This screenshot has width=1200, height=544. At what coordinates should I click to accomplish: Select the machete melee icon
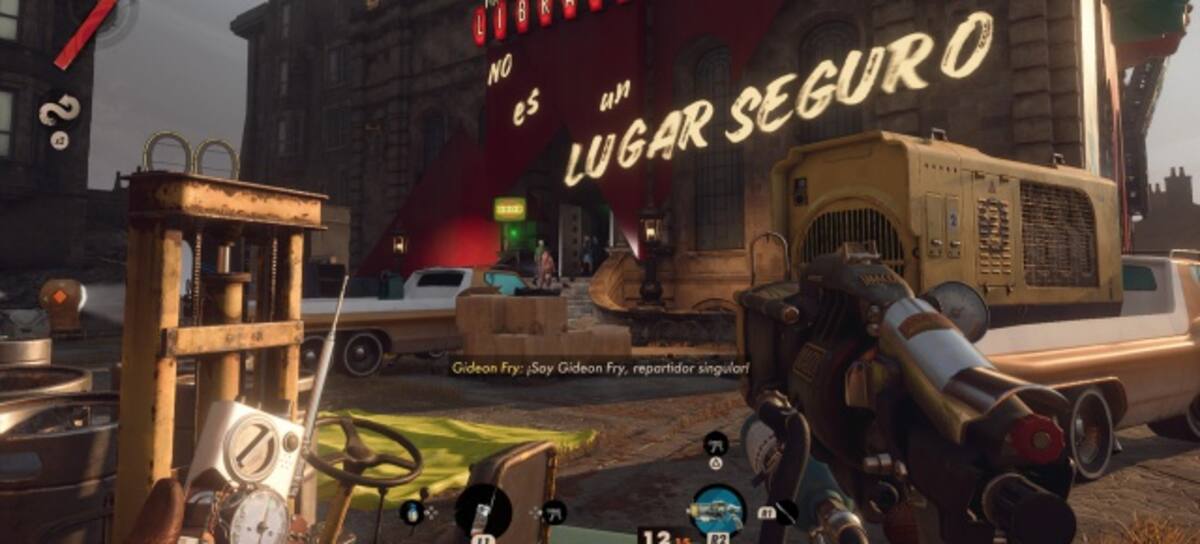(x=786, y=512)
